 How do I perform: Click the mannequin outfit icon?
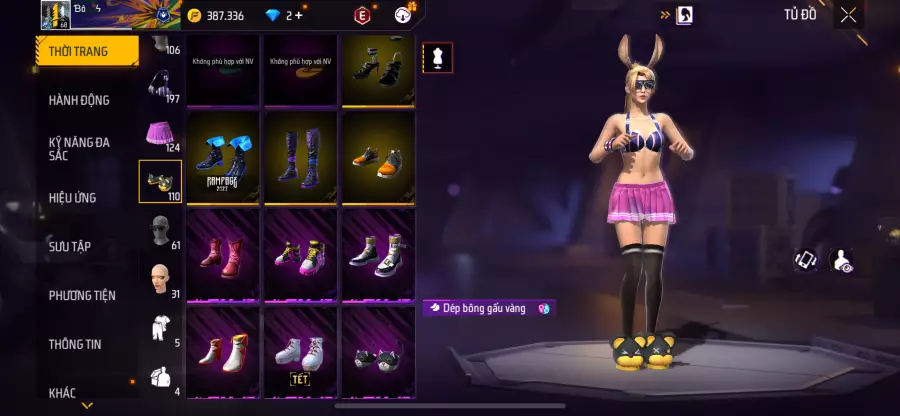pyautogui.click(x=437, y=58)
